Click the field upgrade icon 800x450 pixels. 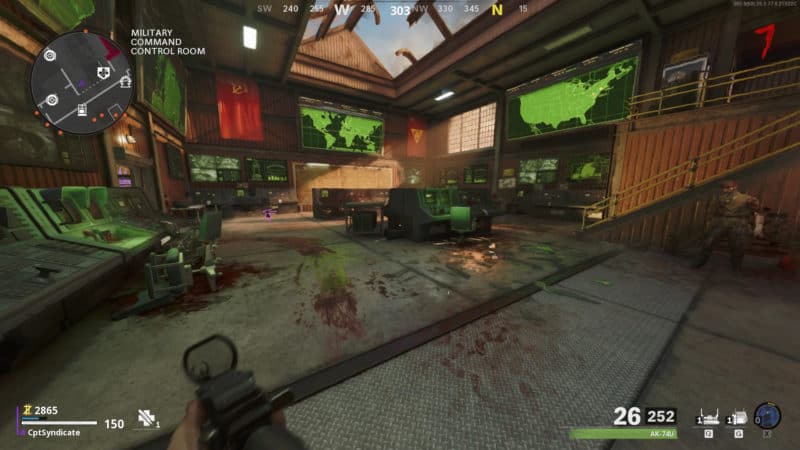pos(767,416)
